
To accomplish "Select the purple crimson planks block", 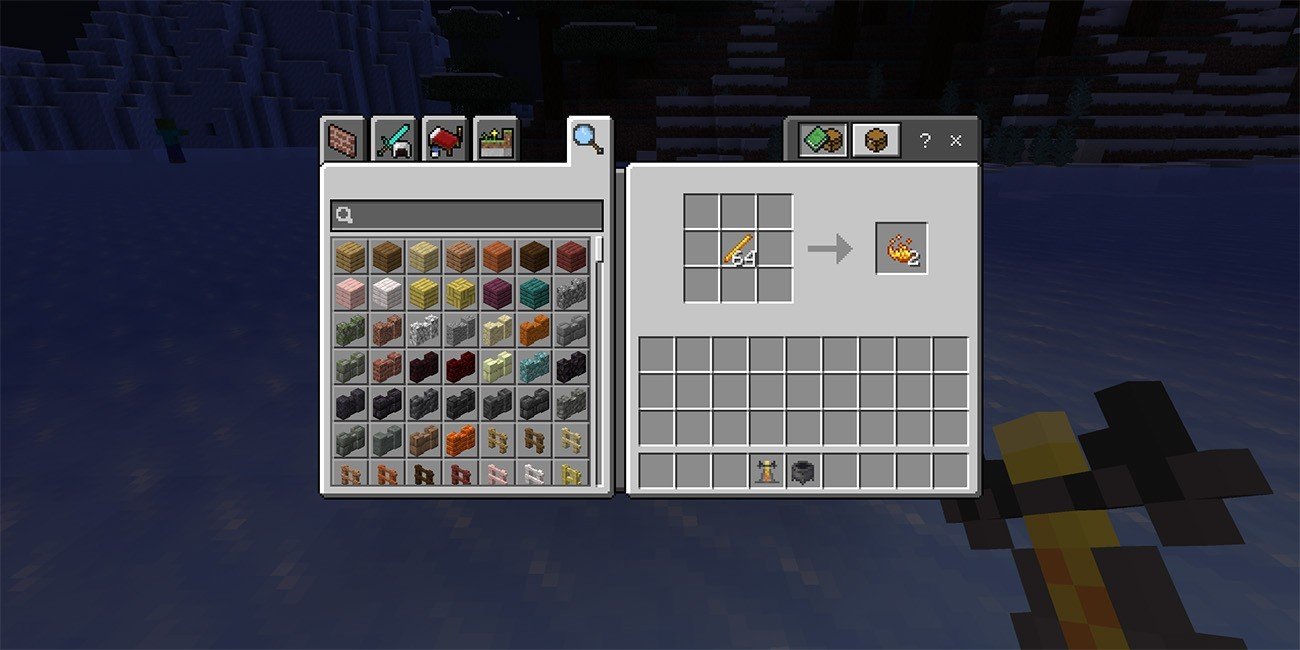I will (x=497, y=293).
